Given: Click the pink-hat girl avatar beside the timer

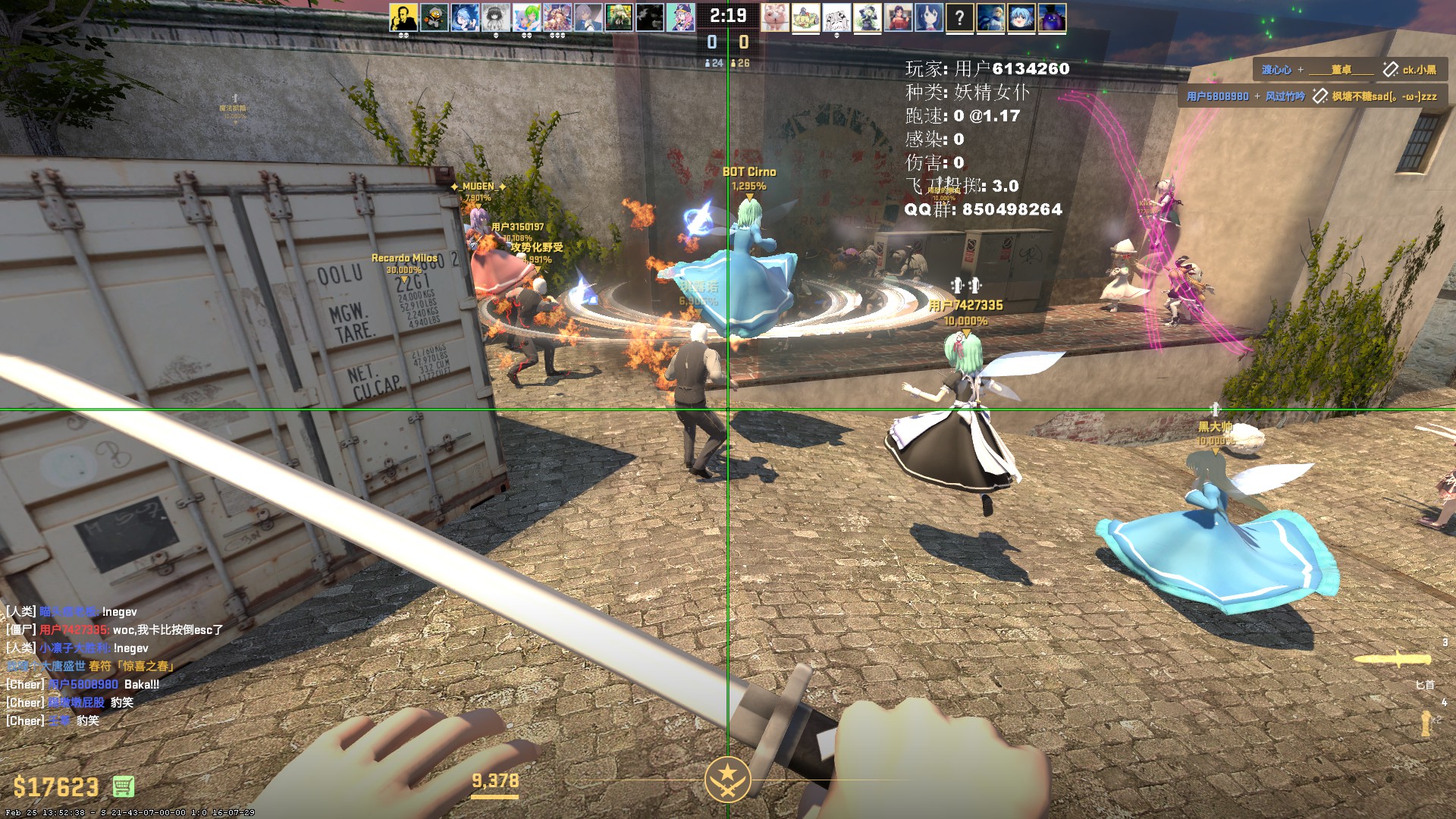Looking at the screenshot, I should click(x=680, y=17).
